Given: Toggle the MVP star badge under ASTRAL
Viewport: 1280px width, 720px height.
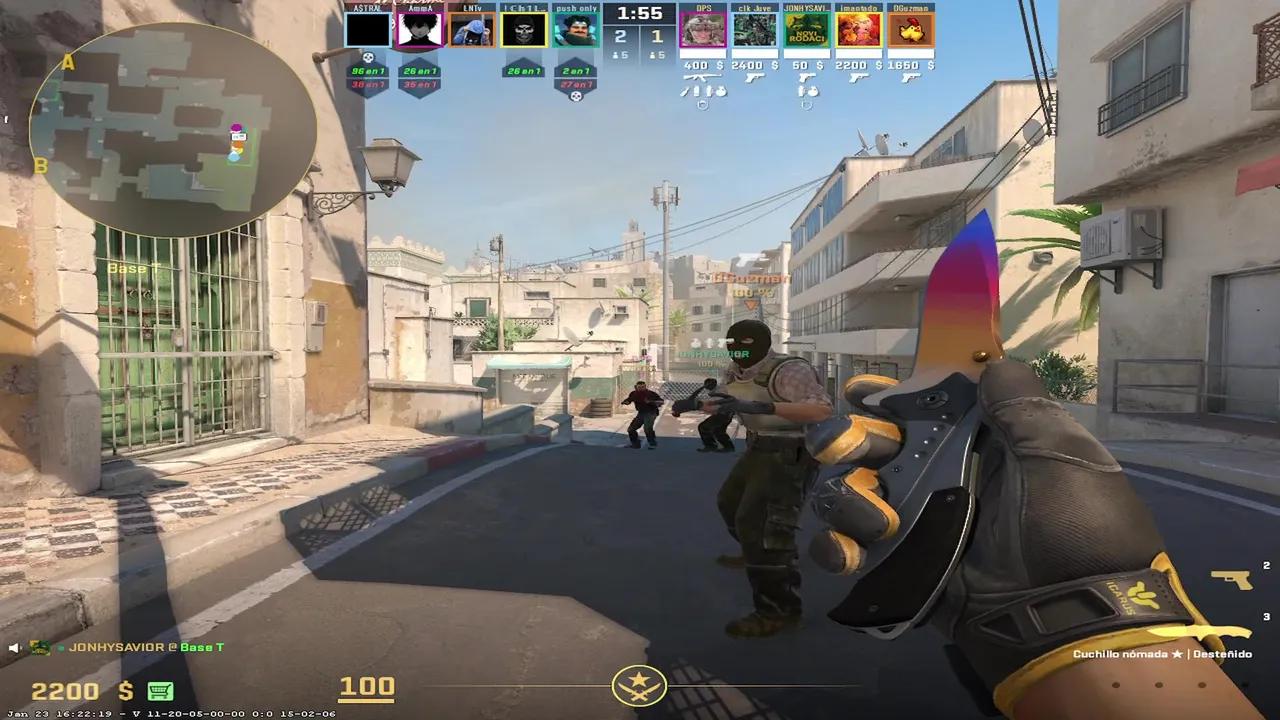Looking at the screenshot, I should [x=368, y=57].
